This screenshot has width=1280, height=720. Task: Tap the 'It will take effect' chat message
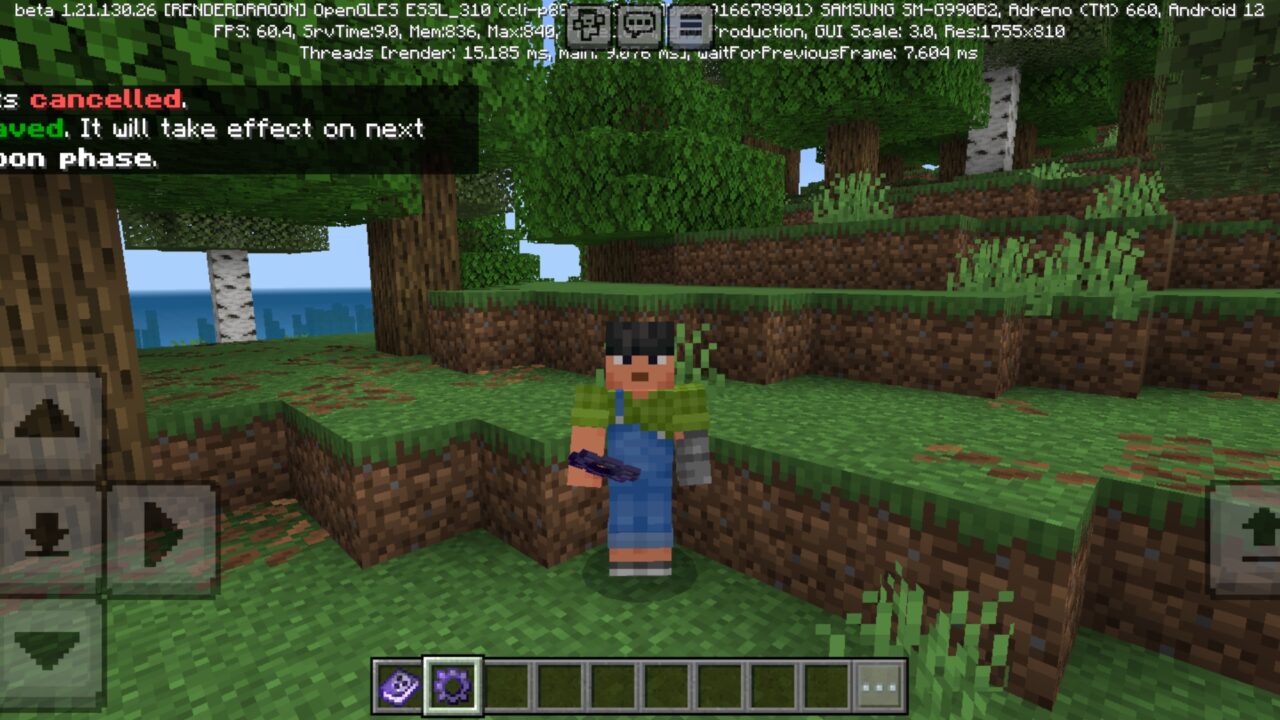pyautogui.click(x=250, y=128)
